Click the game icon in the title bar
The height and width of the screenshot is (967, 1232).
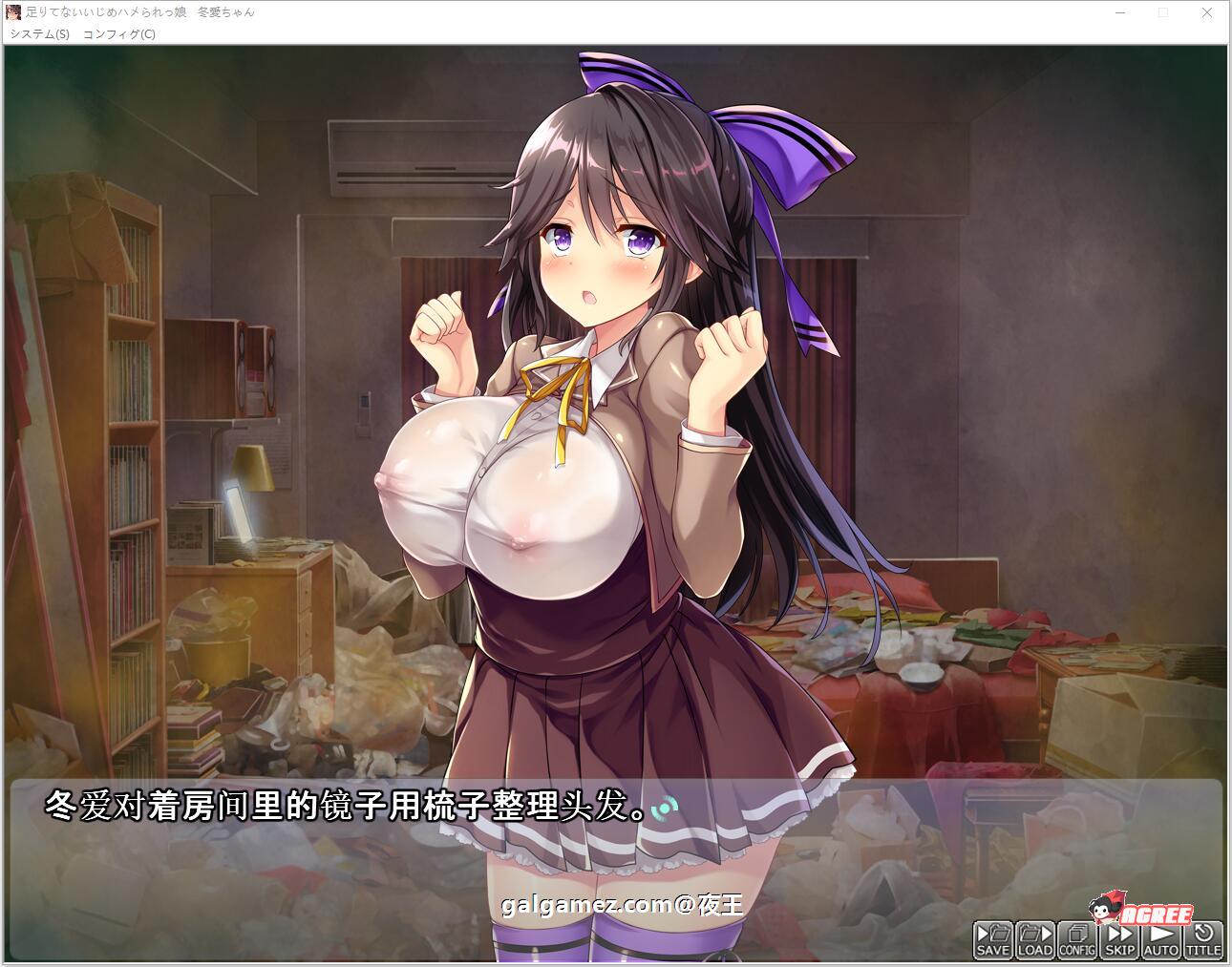click(15, 13)
